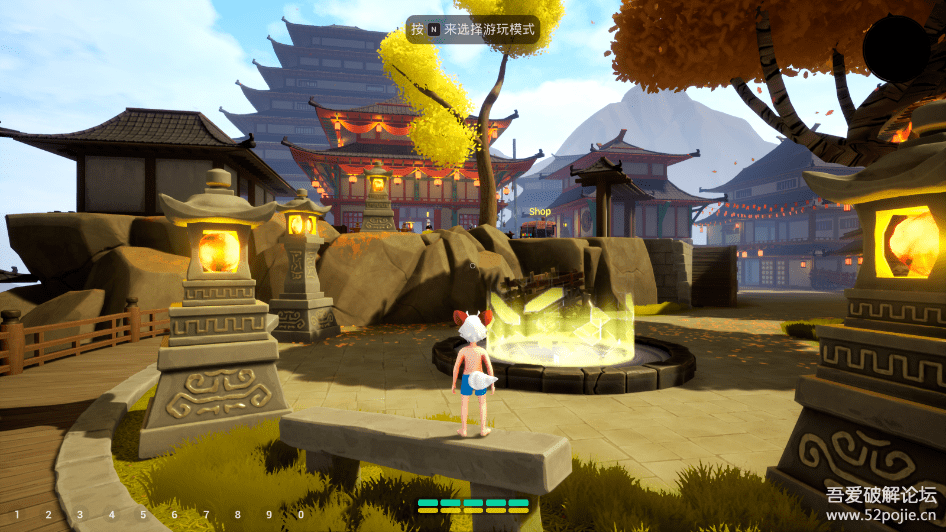Select hotbar slot number 1
The image size is (946, 532).
point(16,515)
